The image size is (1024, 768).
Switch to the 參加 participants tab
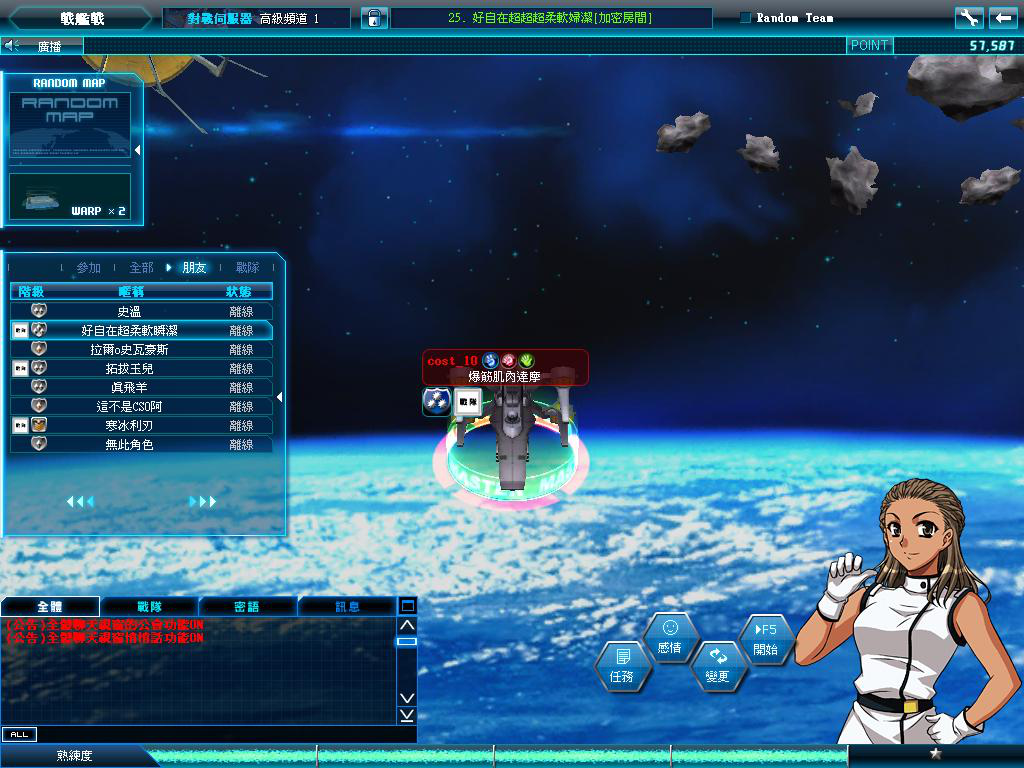tap(89, 268)
